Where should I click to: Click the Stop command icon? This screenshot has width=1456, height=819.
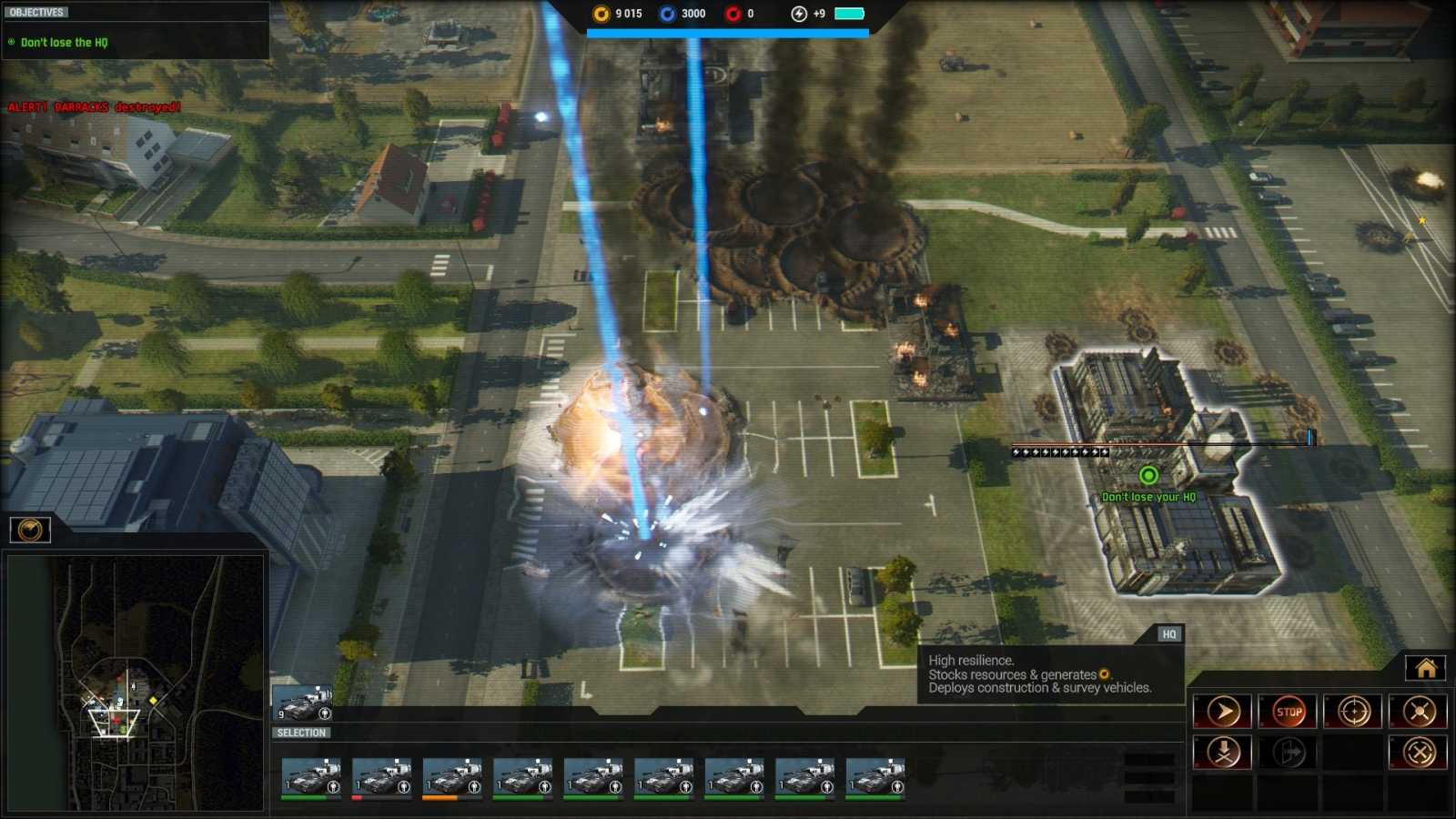coord(1289,711)
